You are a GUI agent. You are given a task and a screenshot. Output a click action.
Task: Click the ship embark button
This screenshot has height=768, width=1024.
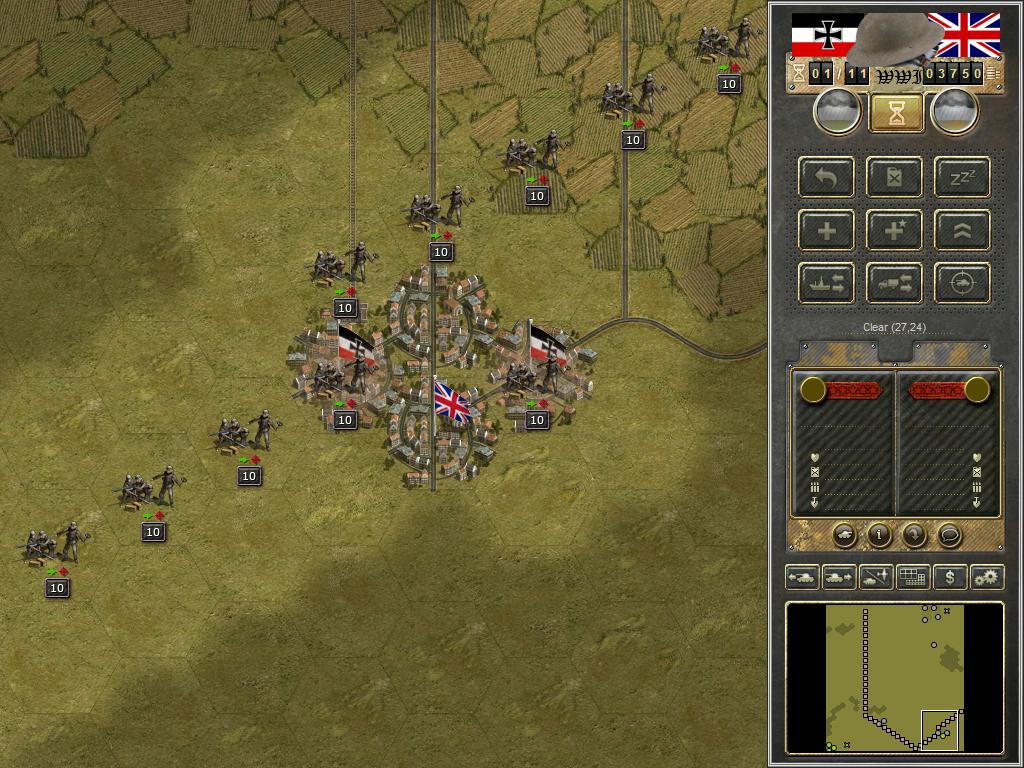pyautogui.click(x=827, y=283)
